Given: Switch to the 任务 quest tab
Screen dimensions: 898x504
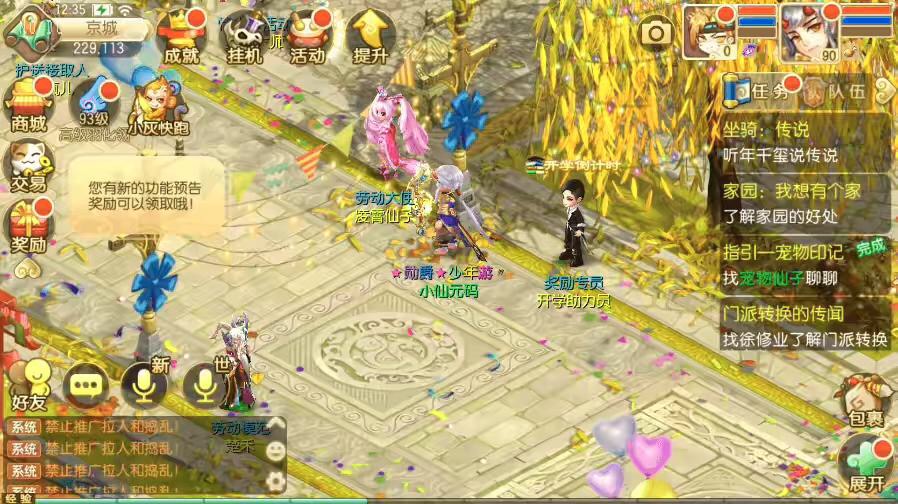Looking at the screenshot, I should tap(757, 92).
